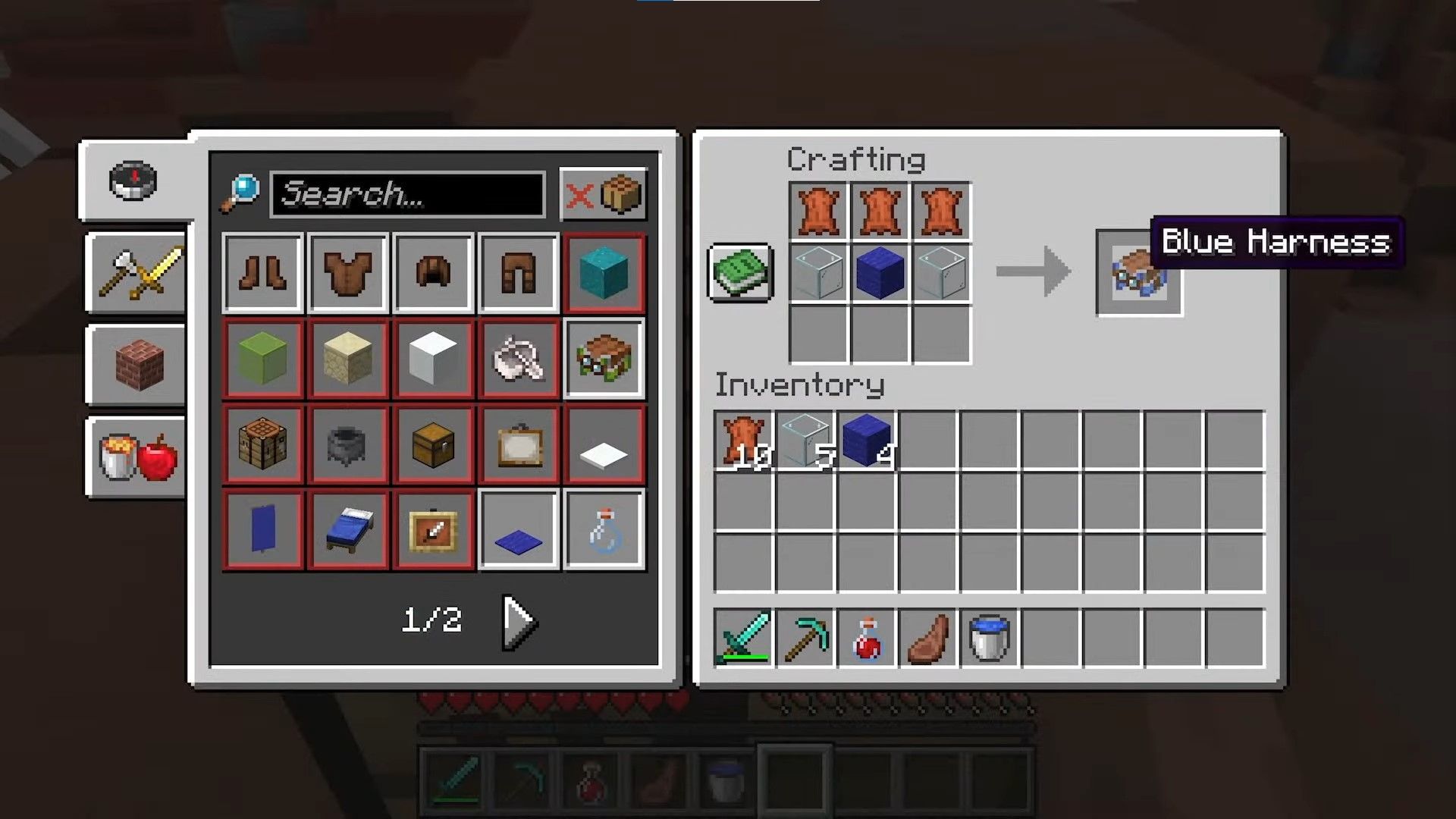Image resolution: width=1456 pixels, height=819 pixels.
Task: Select the blue bed recipe
Action: pyautogui.click(x=348, y=530)
